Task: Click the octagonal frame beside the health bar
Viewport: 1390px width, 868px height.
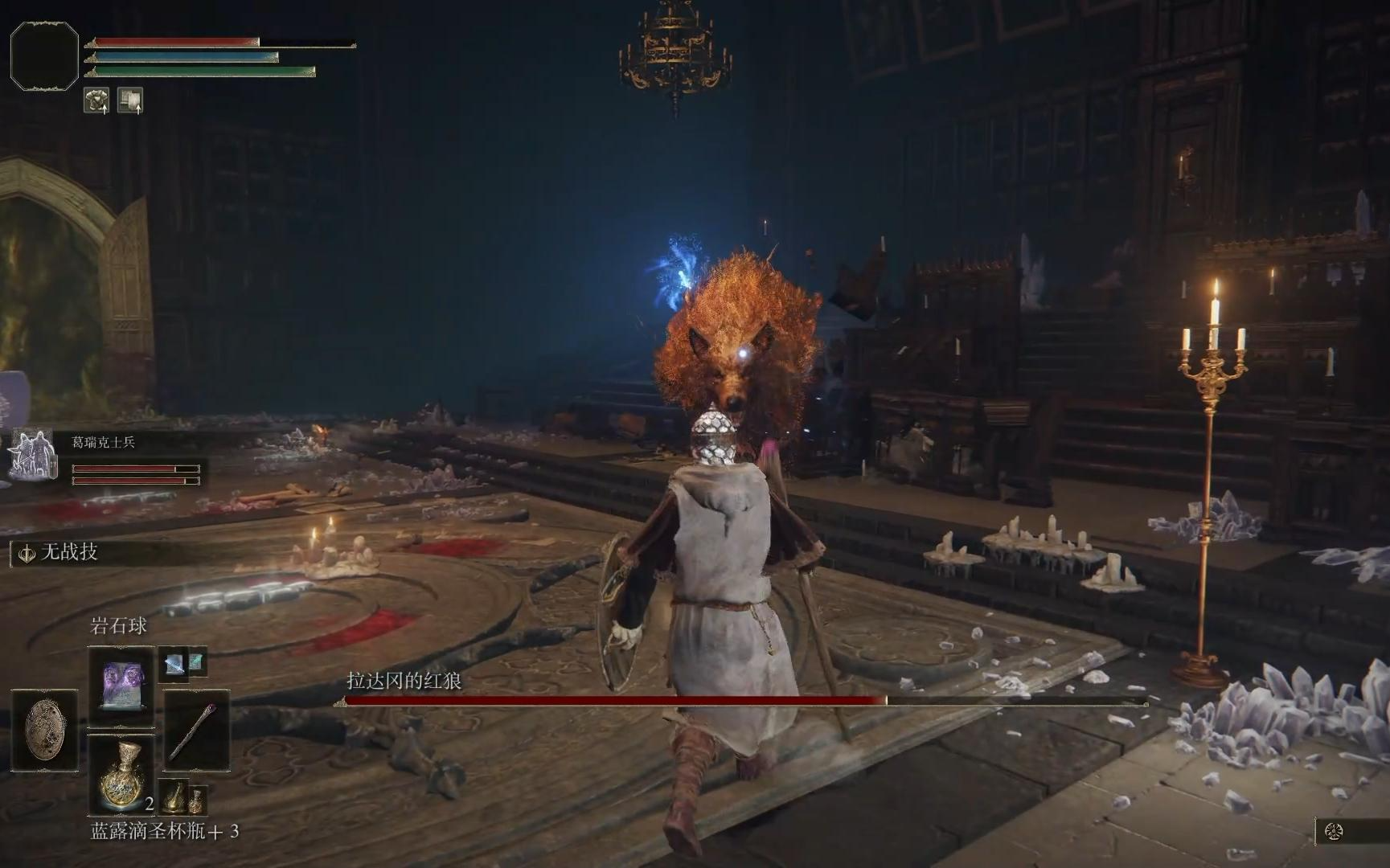Action: click(44, 55)
